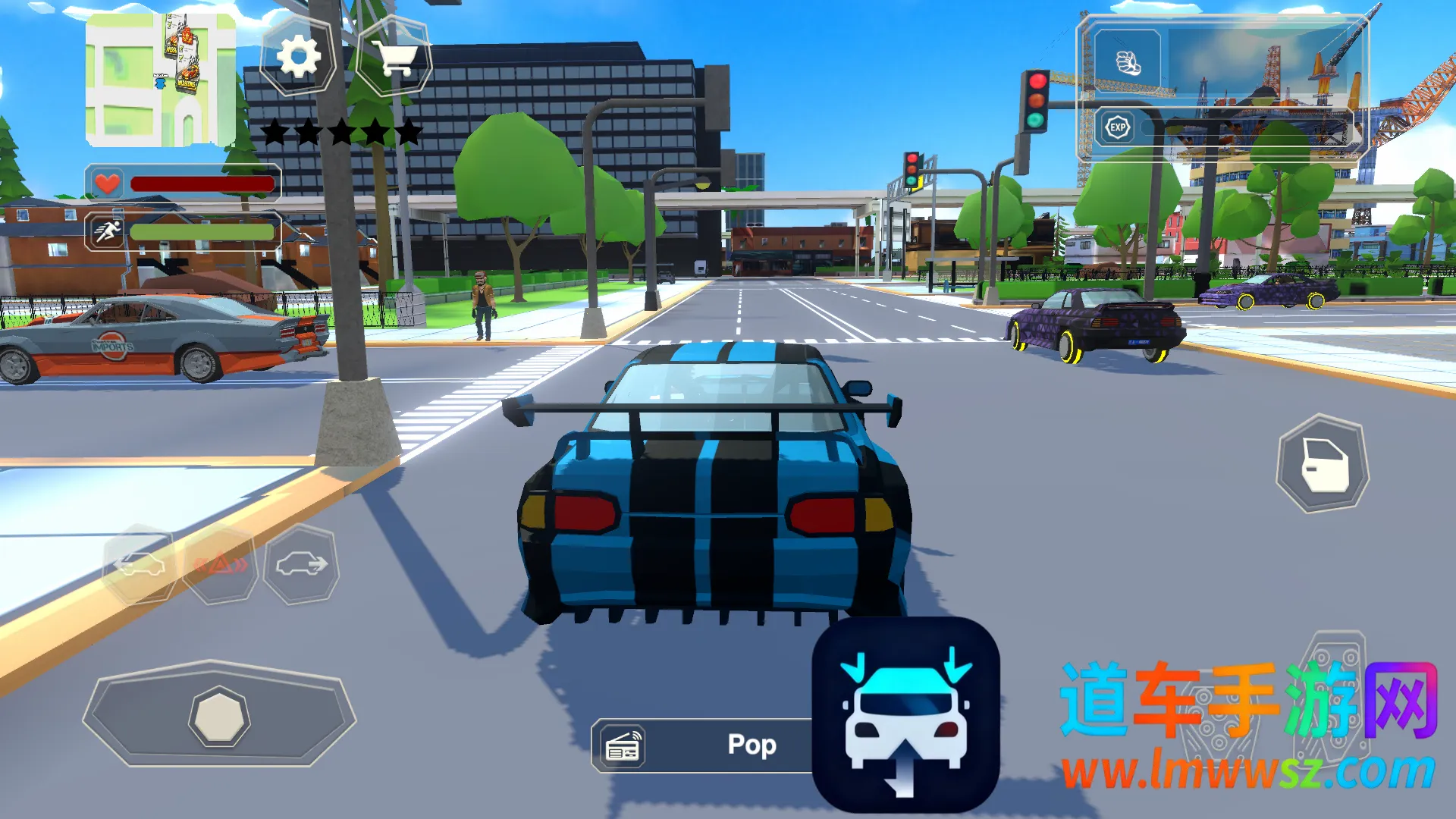1456x819 pixels.
Task: Tap the steering control knob
Action: point(218,717)
